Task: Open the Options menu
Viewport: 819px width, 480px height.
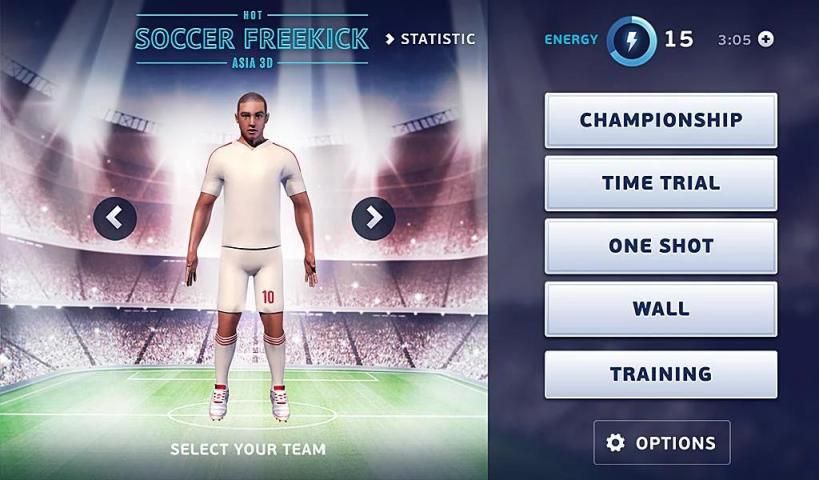Action: click(661, 442)
